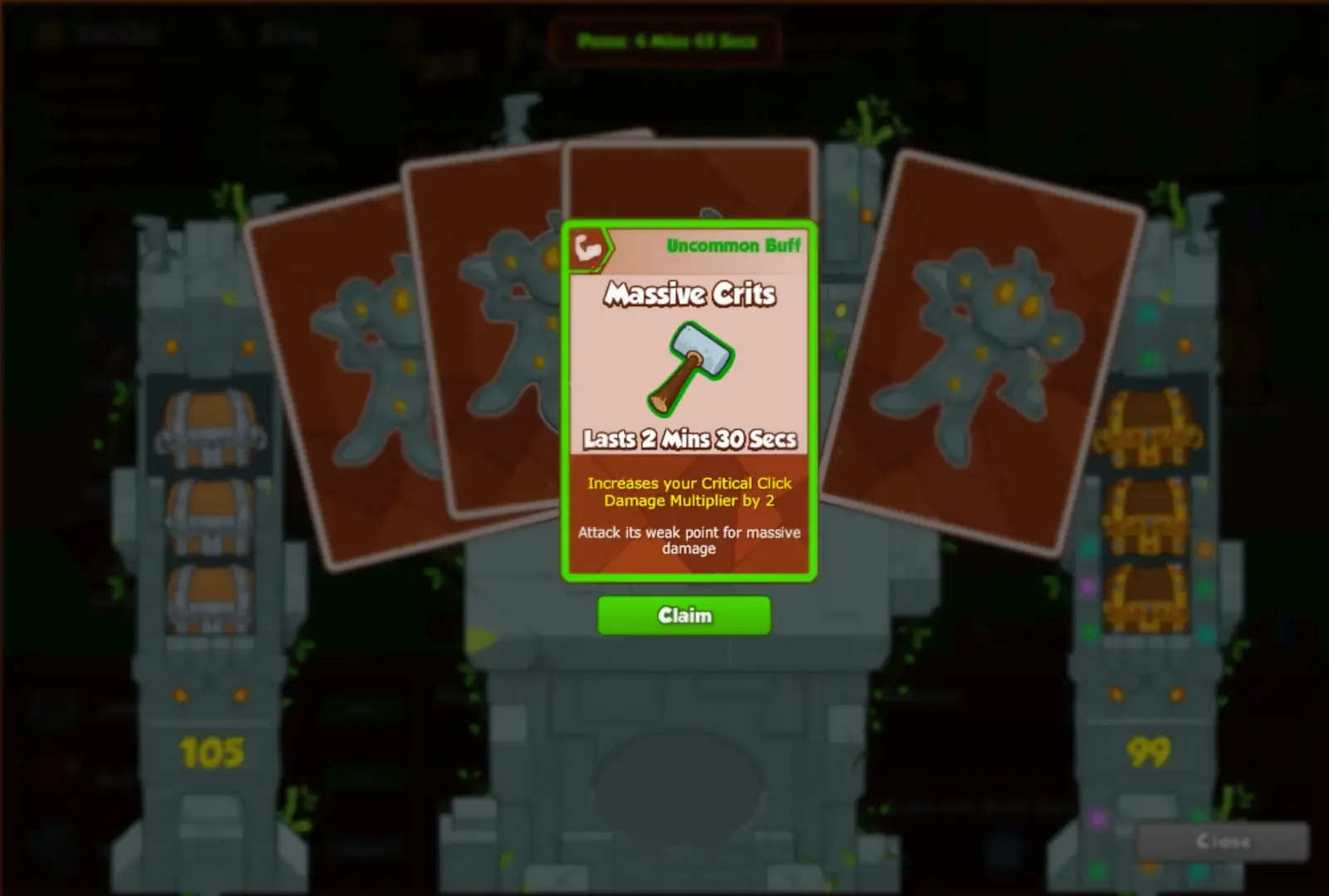Click the hammer icon on the buff card
This screenshot has width=1329, height=896.
pyautogui.click(x=689, y=363)
